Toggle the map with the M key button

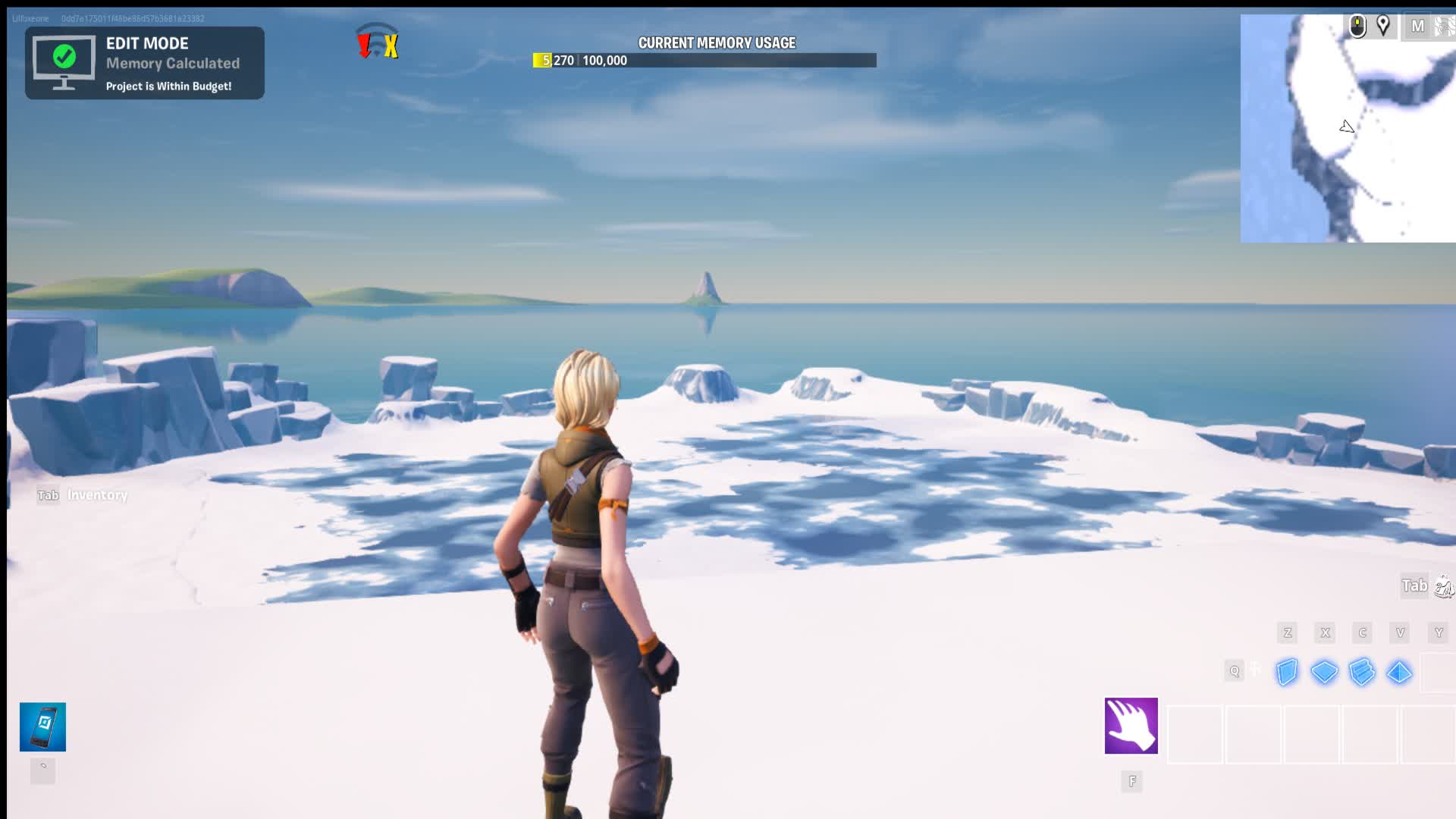click(x=1417, y=26)
